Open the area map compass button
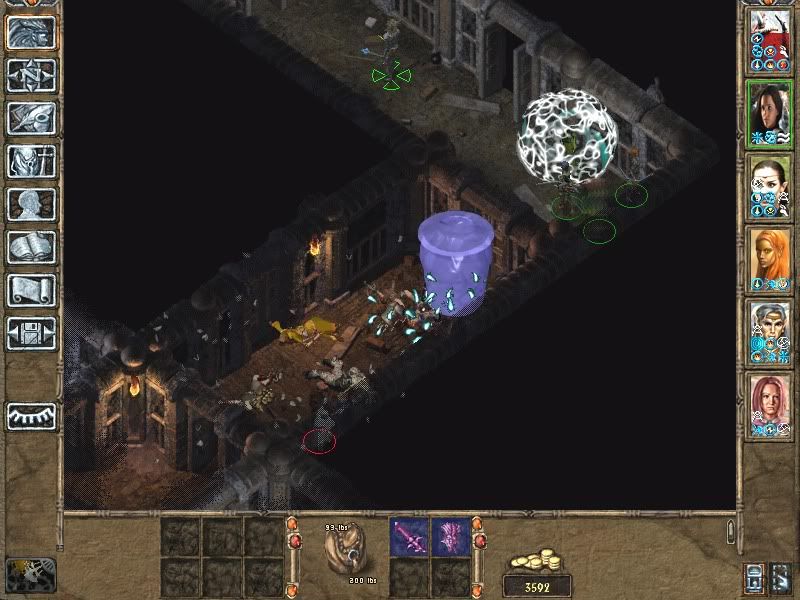The height and width of the screenshot is (600, 800). point(30,75)
